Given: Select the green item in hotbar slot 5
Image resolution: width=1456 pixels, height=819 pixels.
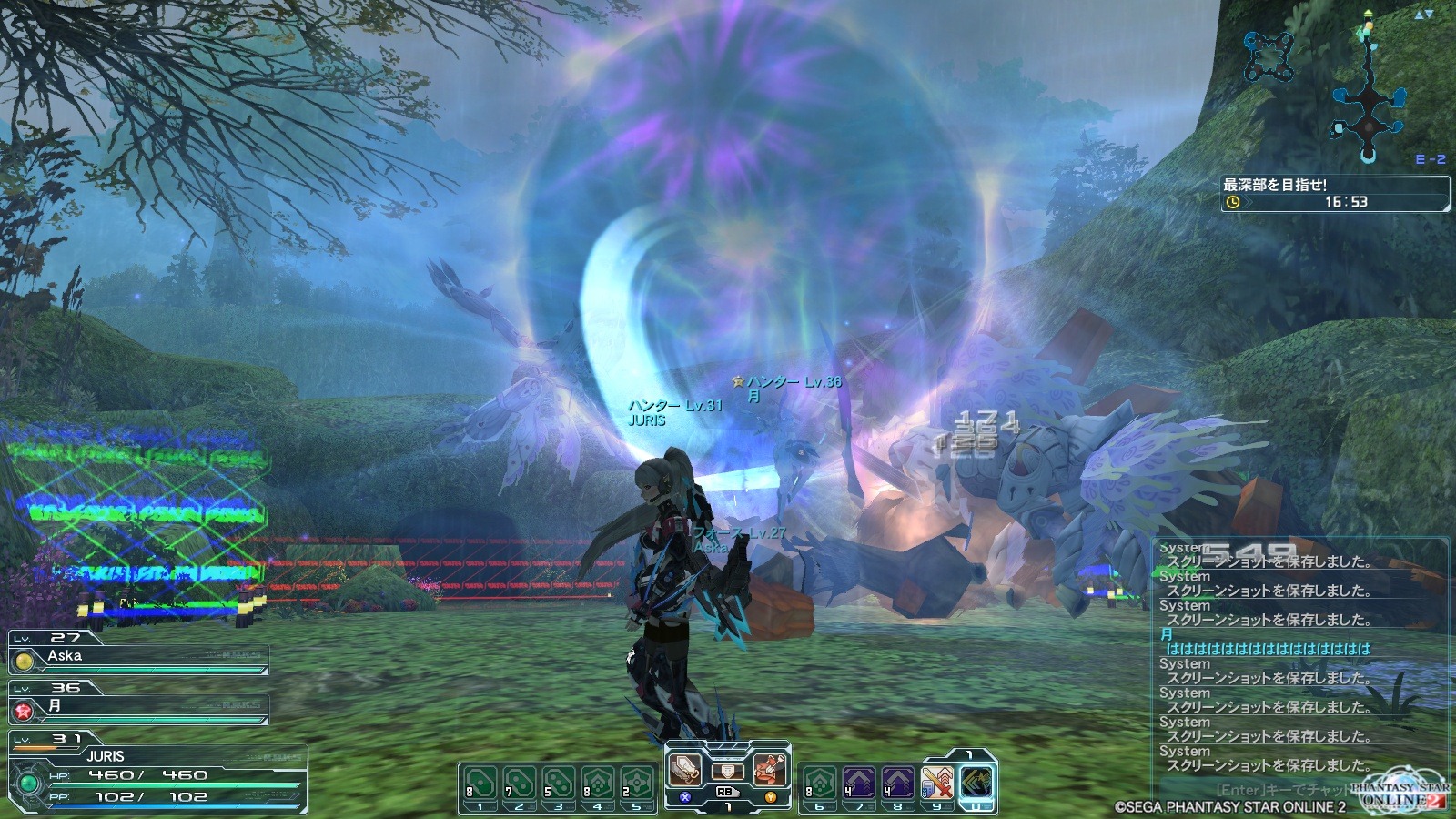Looking at the screenshot, I should click(x=636, y=784).
